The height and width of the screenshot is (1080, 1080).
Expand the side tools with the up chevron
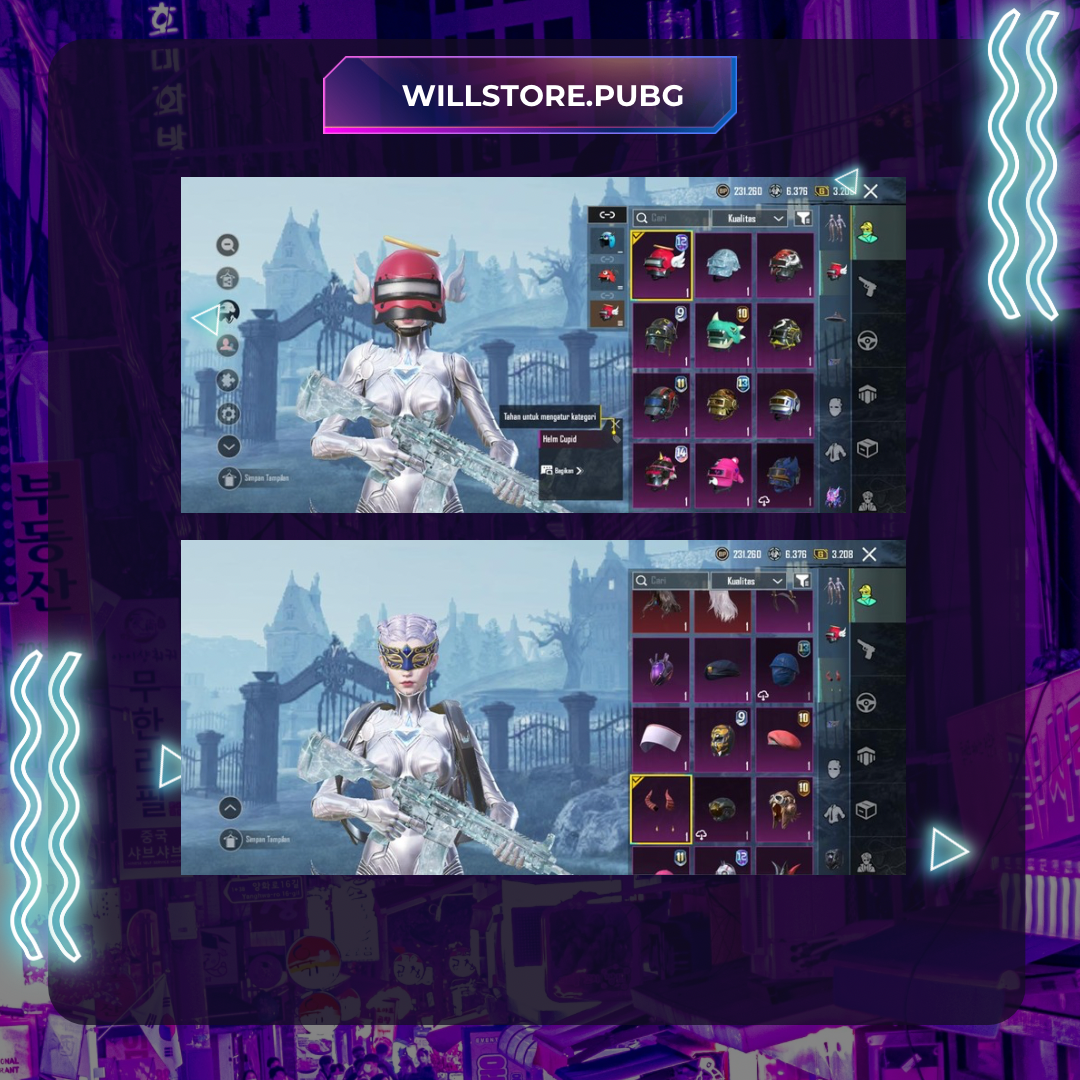[x=230, y=807]
